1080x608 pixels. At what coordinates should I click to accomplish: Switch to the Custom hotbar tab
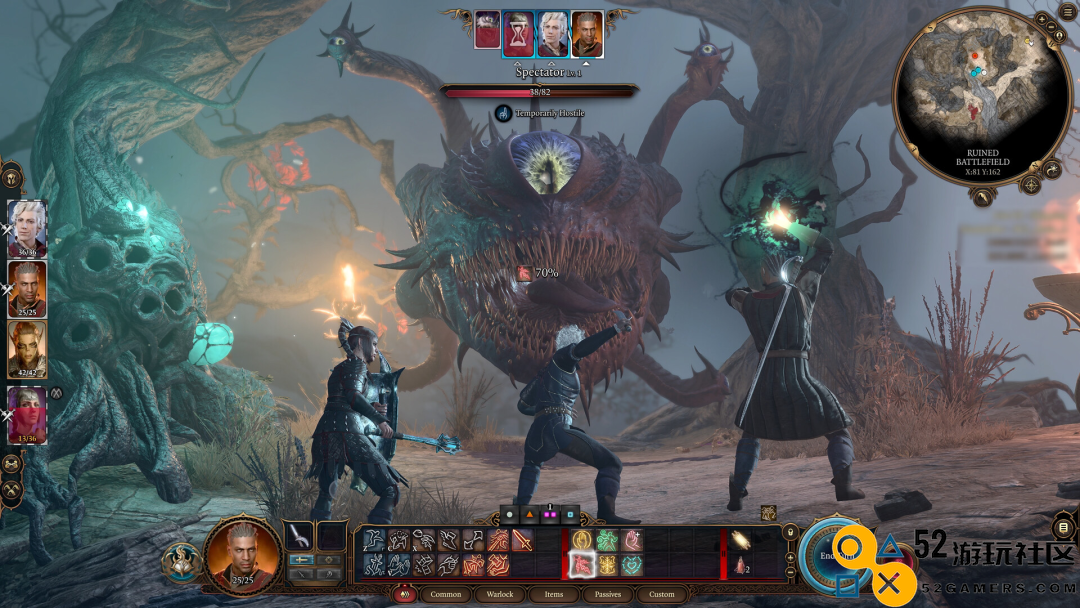click(662, 594)
